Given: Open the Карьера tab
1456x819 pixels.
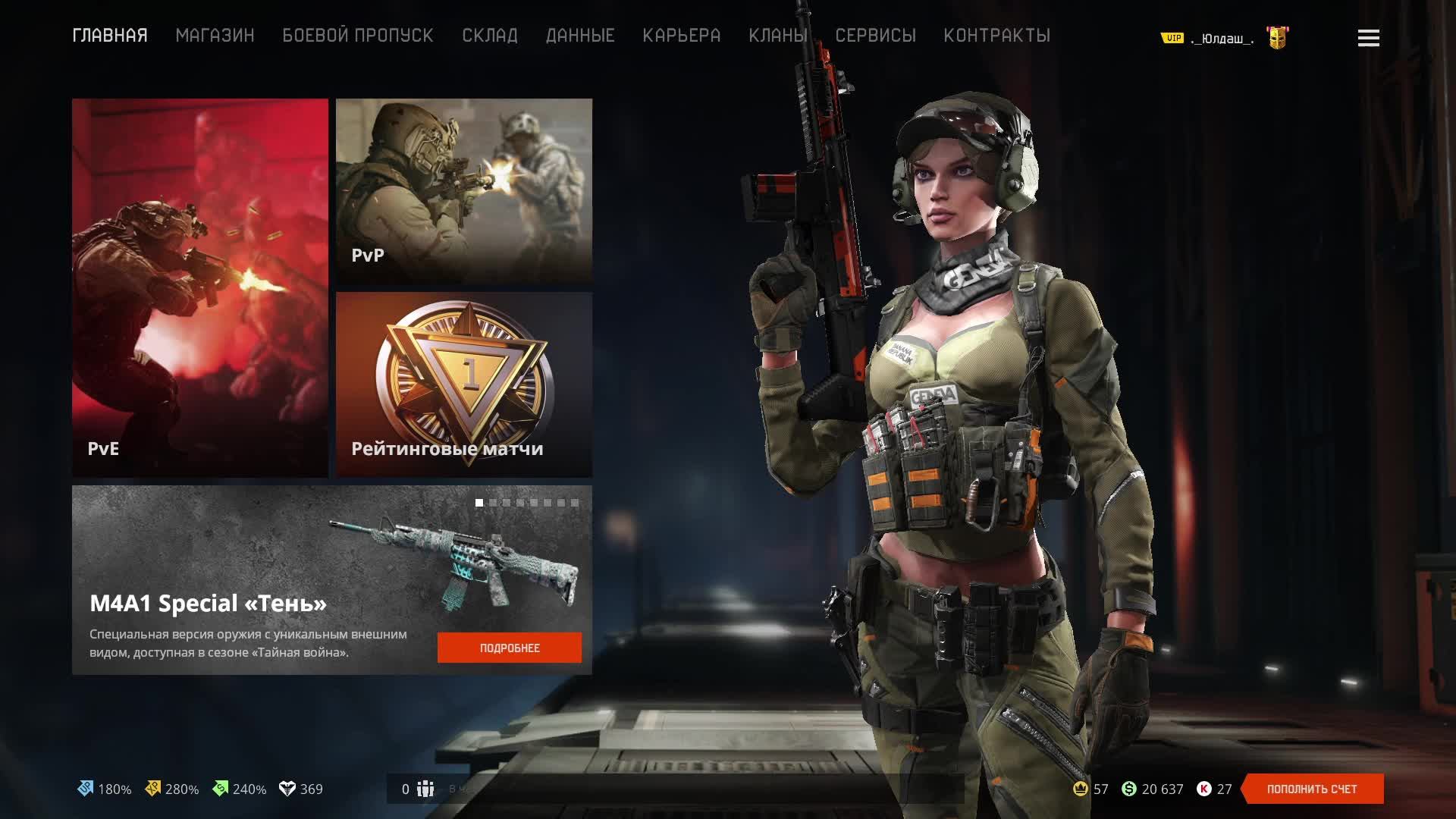Looking at the screenshot, I should click(x=681, y=36).
